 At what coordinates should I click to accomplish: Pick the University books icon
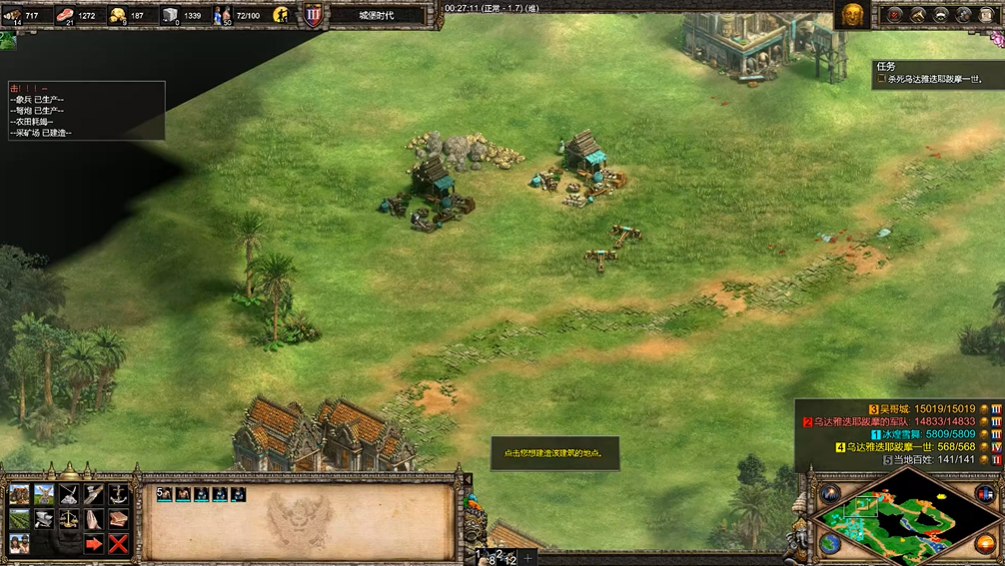pos(118,519)
